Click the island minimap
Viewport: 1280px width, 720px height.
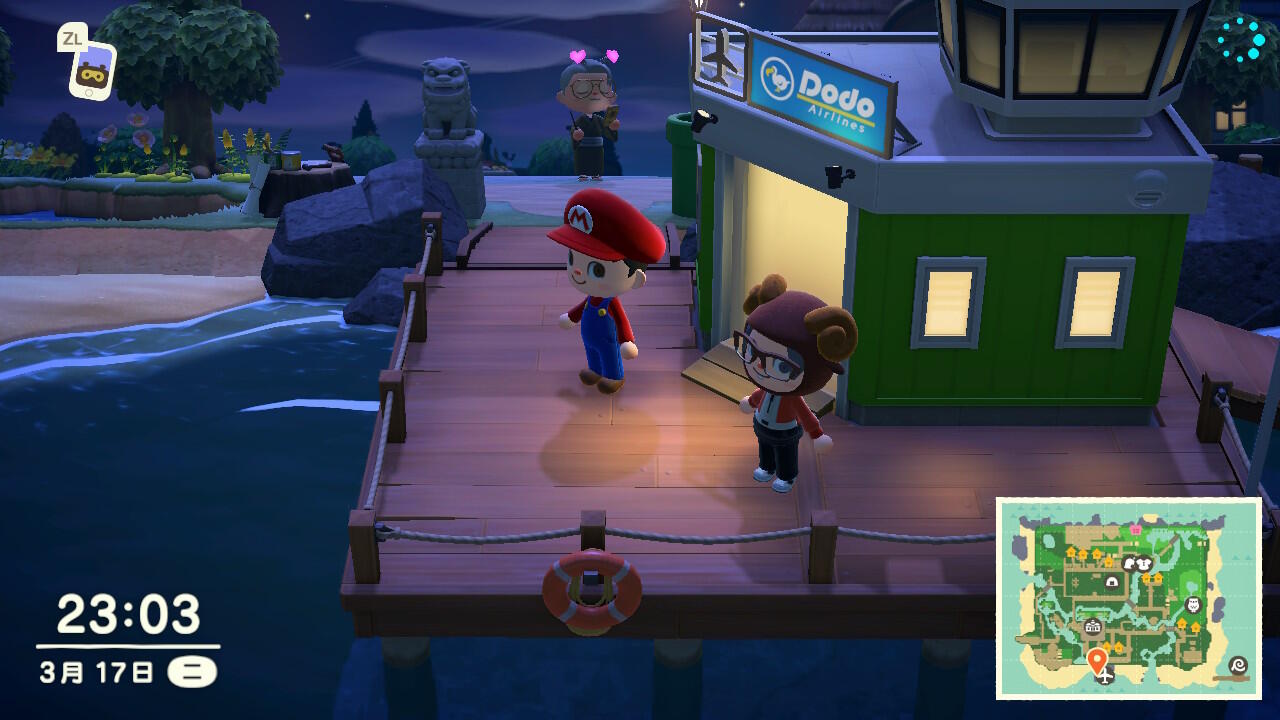1129,597
